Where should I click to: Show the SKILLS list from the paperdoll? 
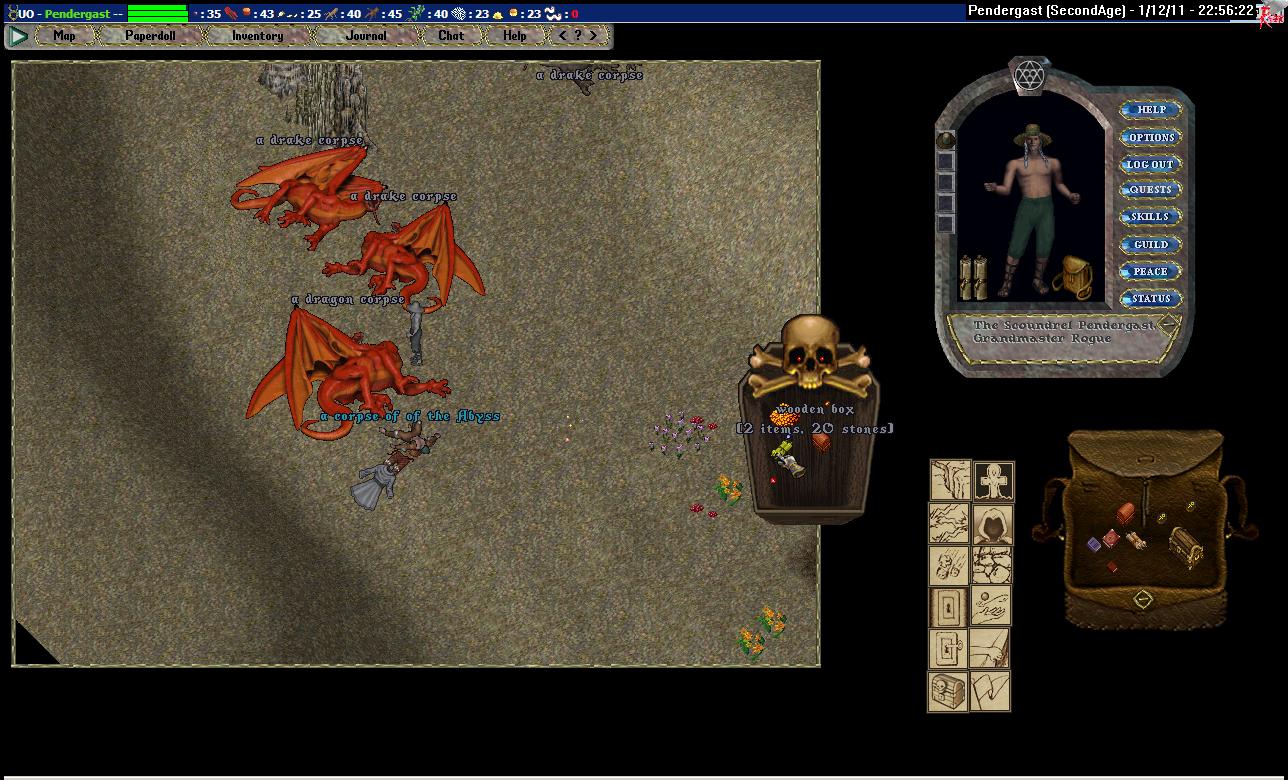tap(1150, 217)
